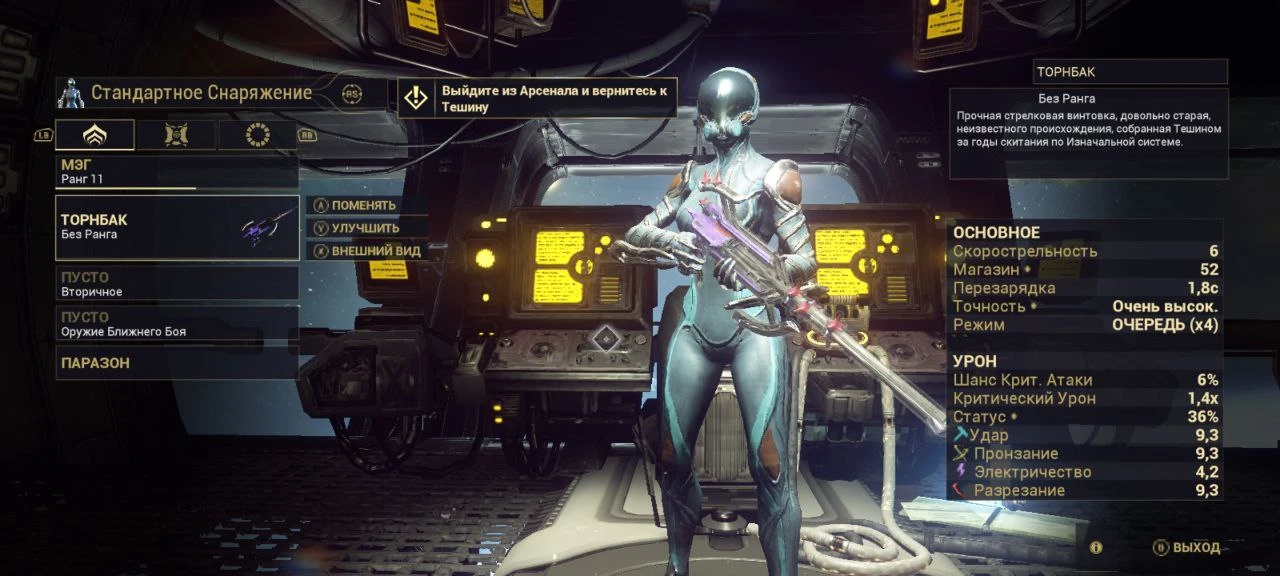The height and width of the screenshot is (576, 1280).
Task: Select the МЭГ warframe slot
Action: (x=177, y=171)
